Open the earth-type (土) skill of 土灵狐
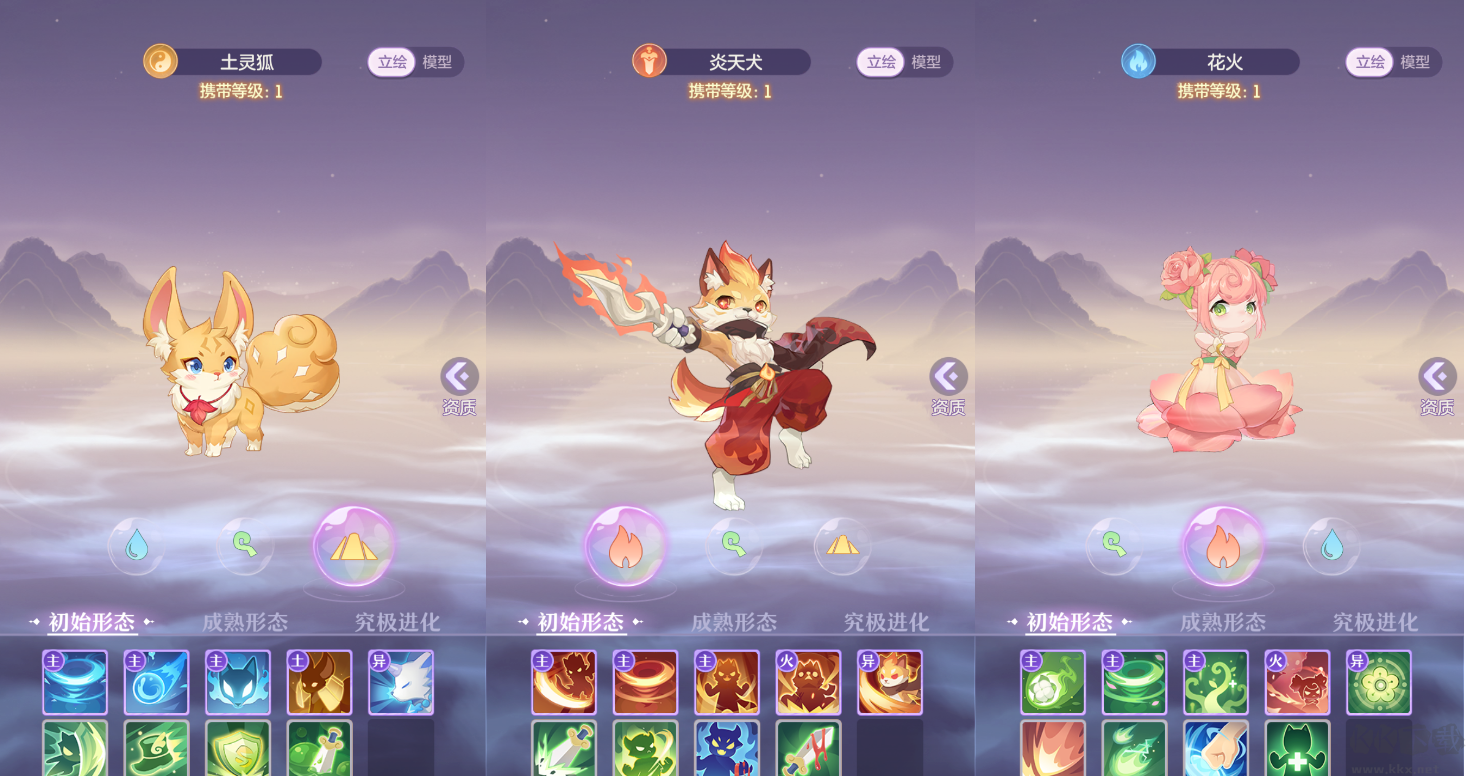Image resolution: width=1466 pixels, height=776 pixels. tap(320, 680)
